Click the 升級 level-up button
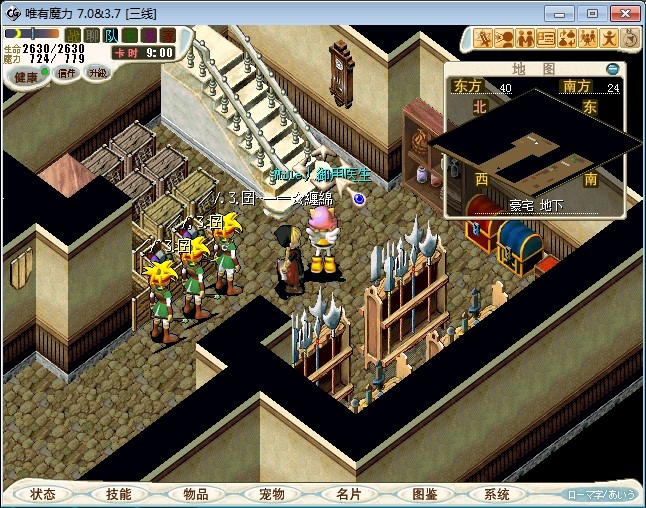 97,73
